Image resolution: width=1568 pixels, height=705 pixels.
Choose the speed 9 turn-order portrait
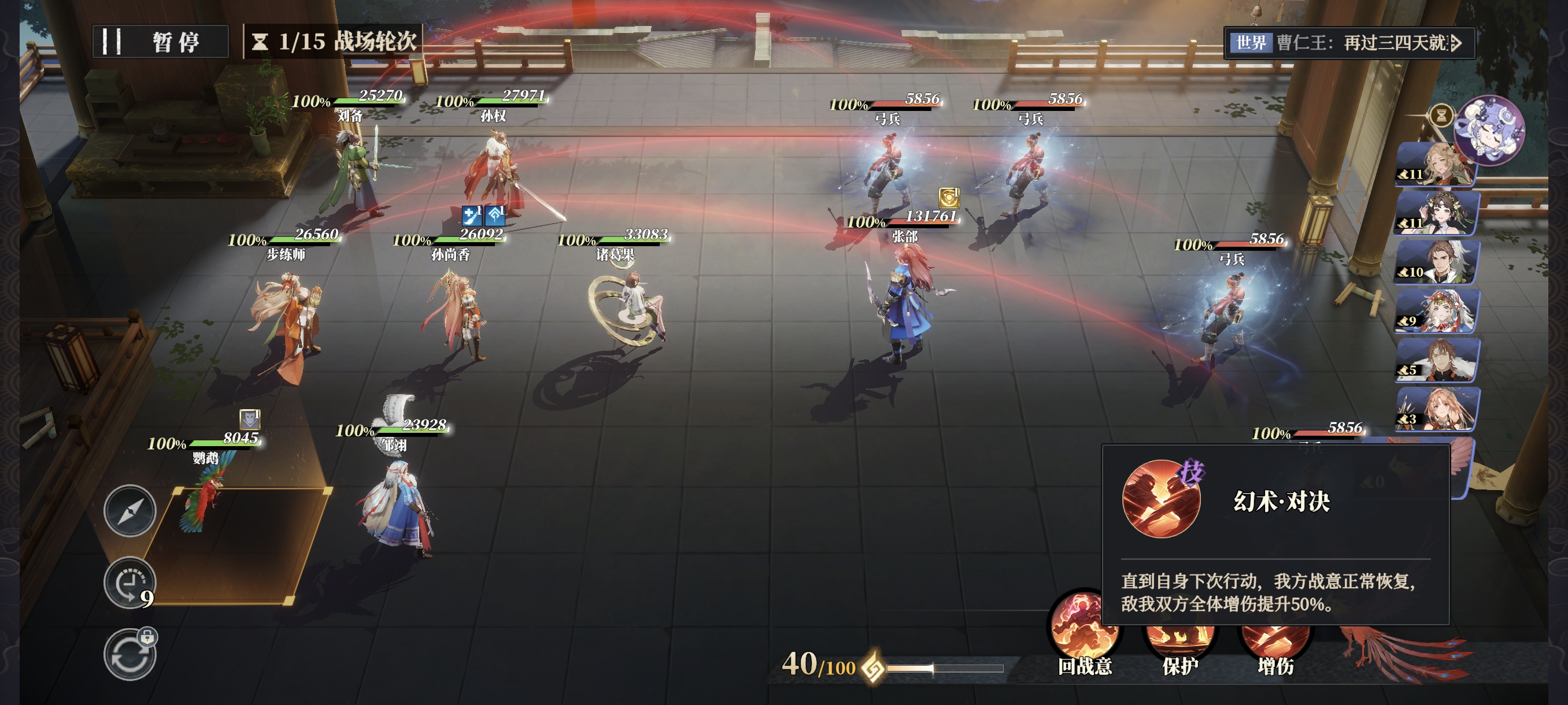(1437, 311)
